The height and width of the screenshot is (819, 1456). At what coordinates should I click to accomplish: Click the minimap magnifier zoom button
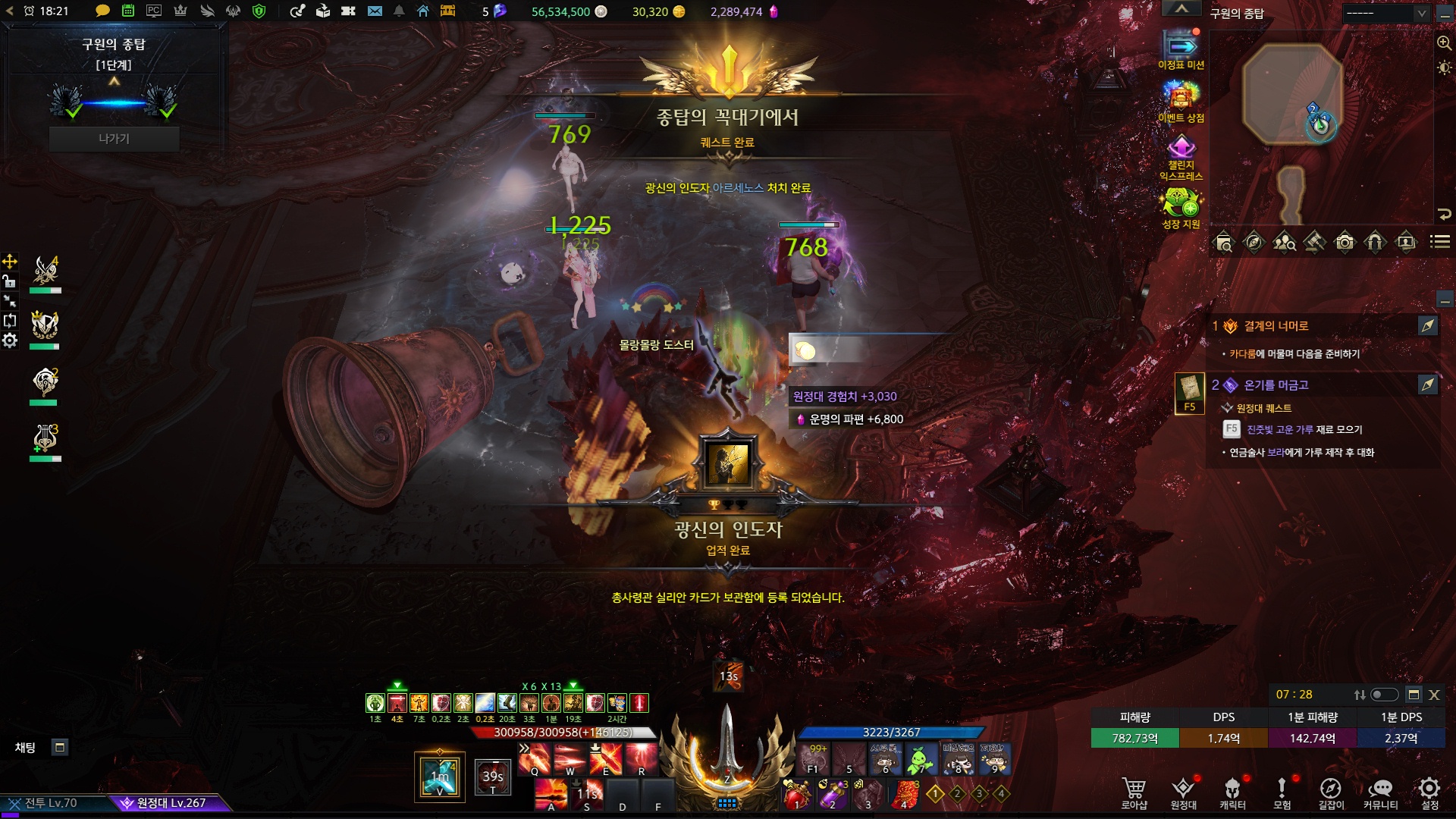(x=1444, y=43)
